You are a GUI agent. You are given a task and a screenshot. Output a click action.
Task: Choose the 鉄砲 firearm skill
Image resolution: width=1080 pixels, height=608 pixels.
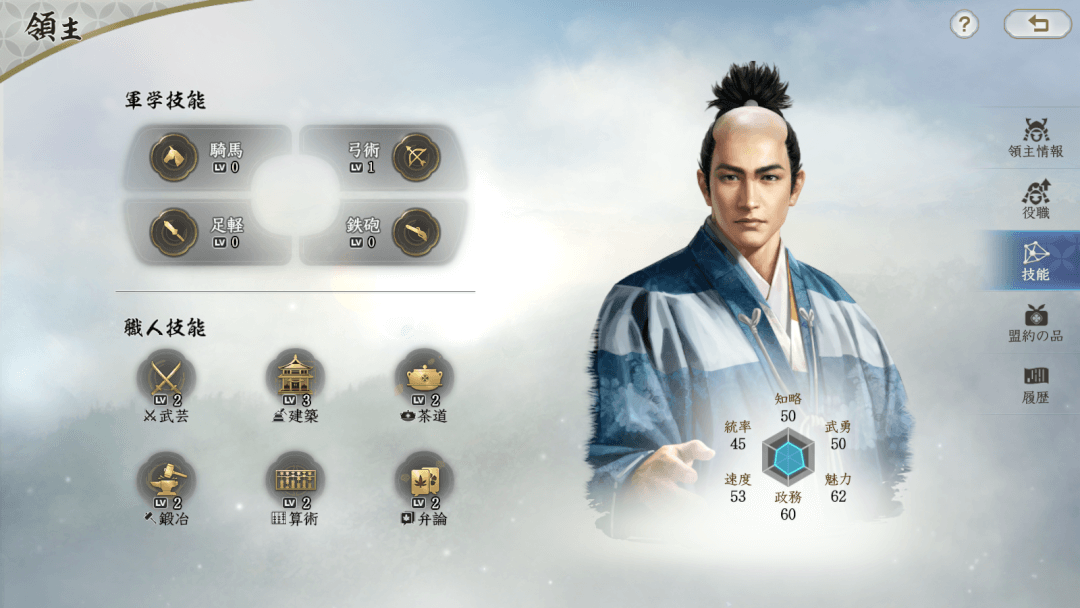pos(384,232)
